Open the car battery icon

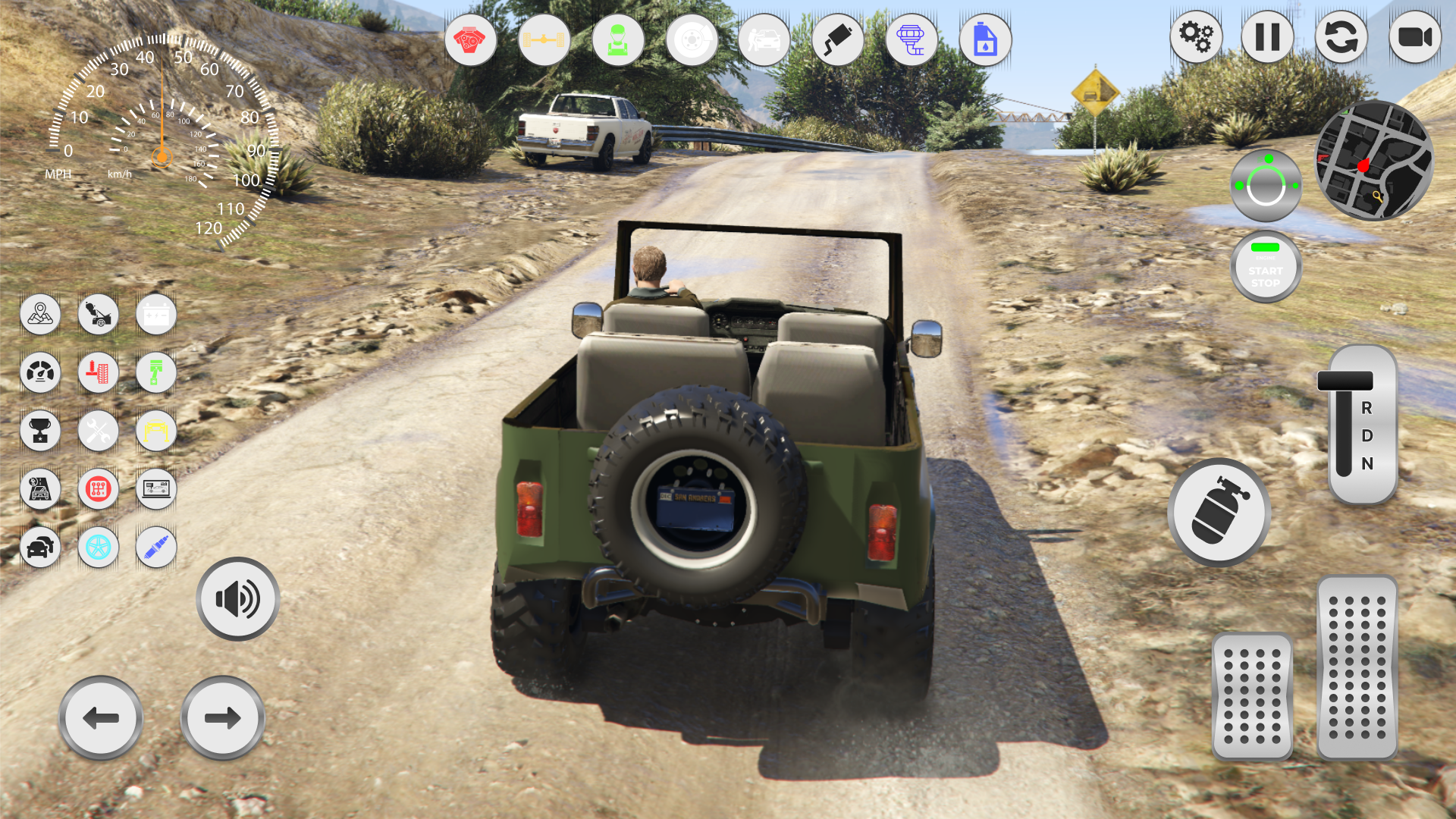pyautogui.click(x=155, y=315)
